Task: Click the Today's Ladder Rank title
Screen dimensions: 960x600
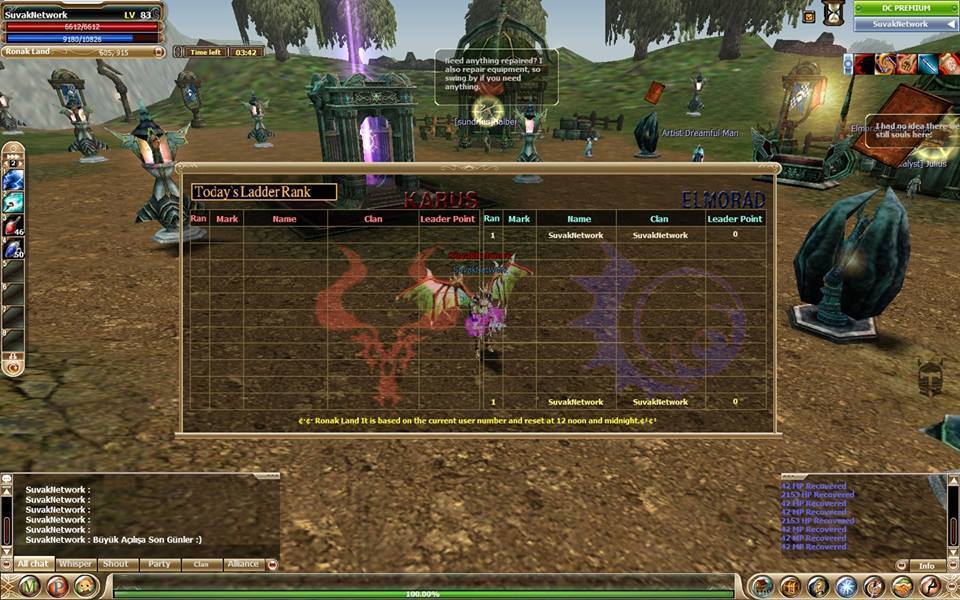Action: click(264, 192)
